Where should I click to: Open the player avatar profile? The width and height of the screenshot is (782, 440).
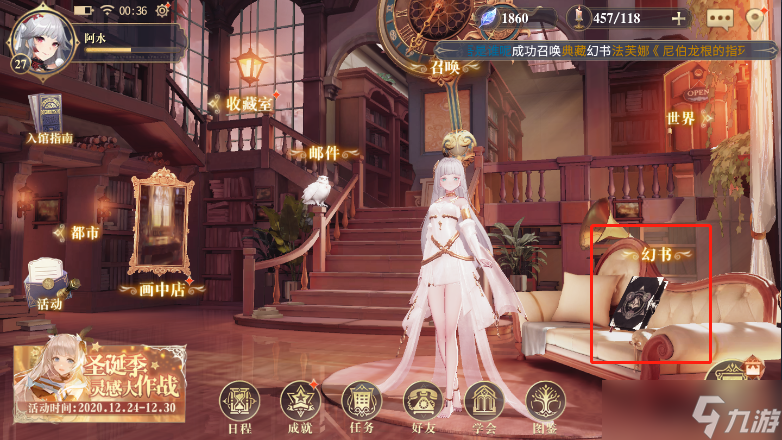point(37,35)
